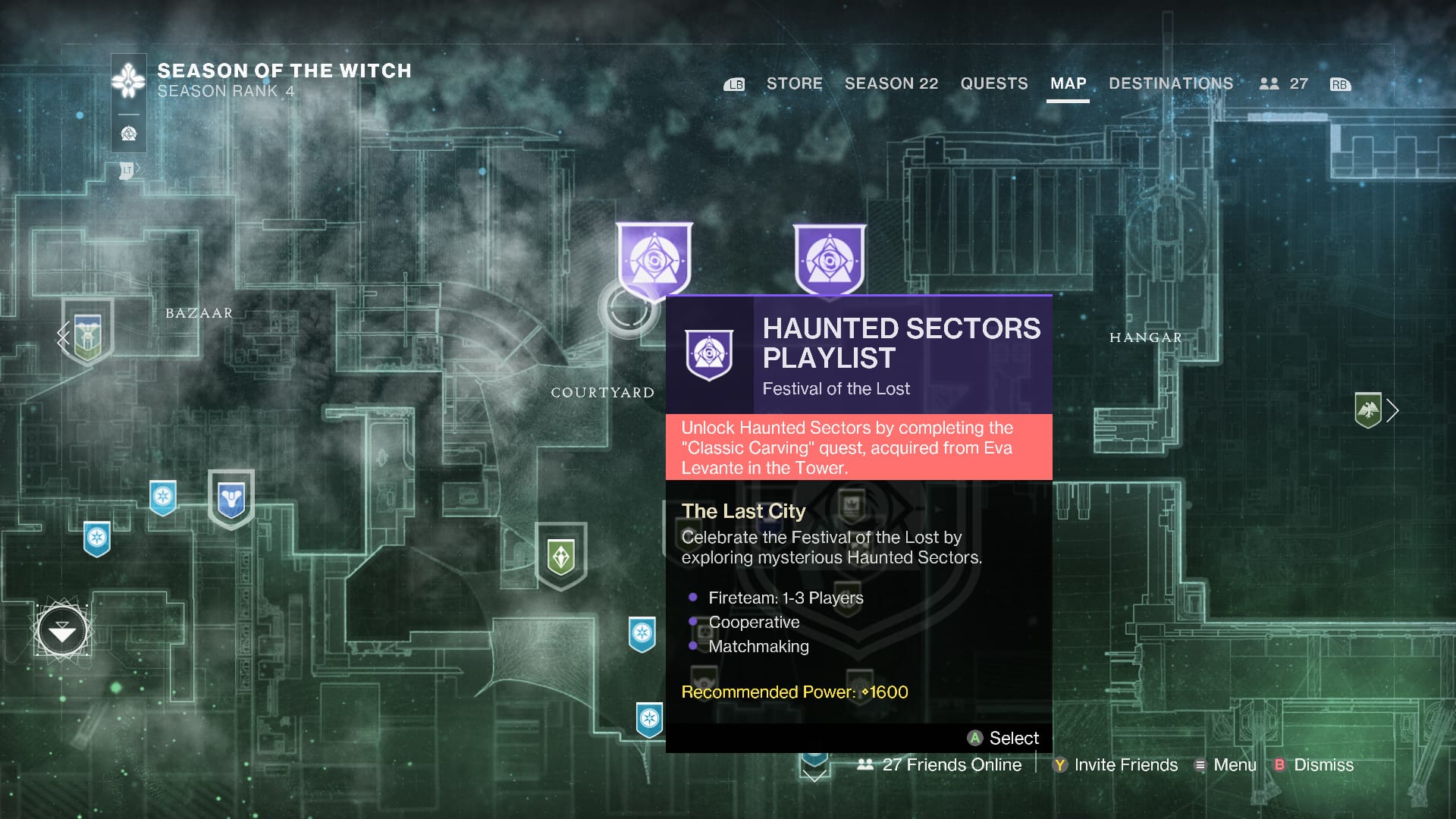Open the green gem activity icon

(x=560, y=556)
